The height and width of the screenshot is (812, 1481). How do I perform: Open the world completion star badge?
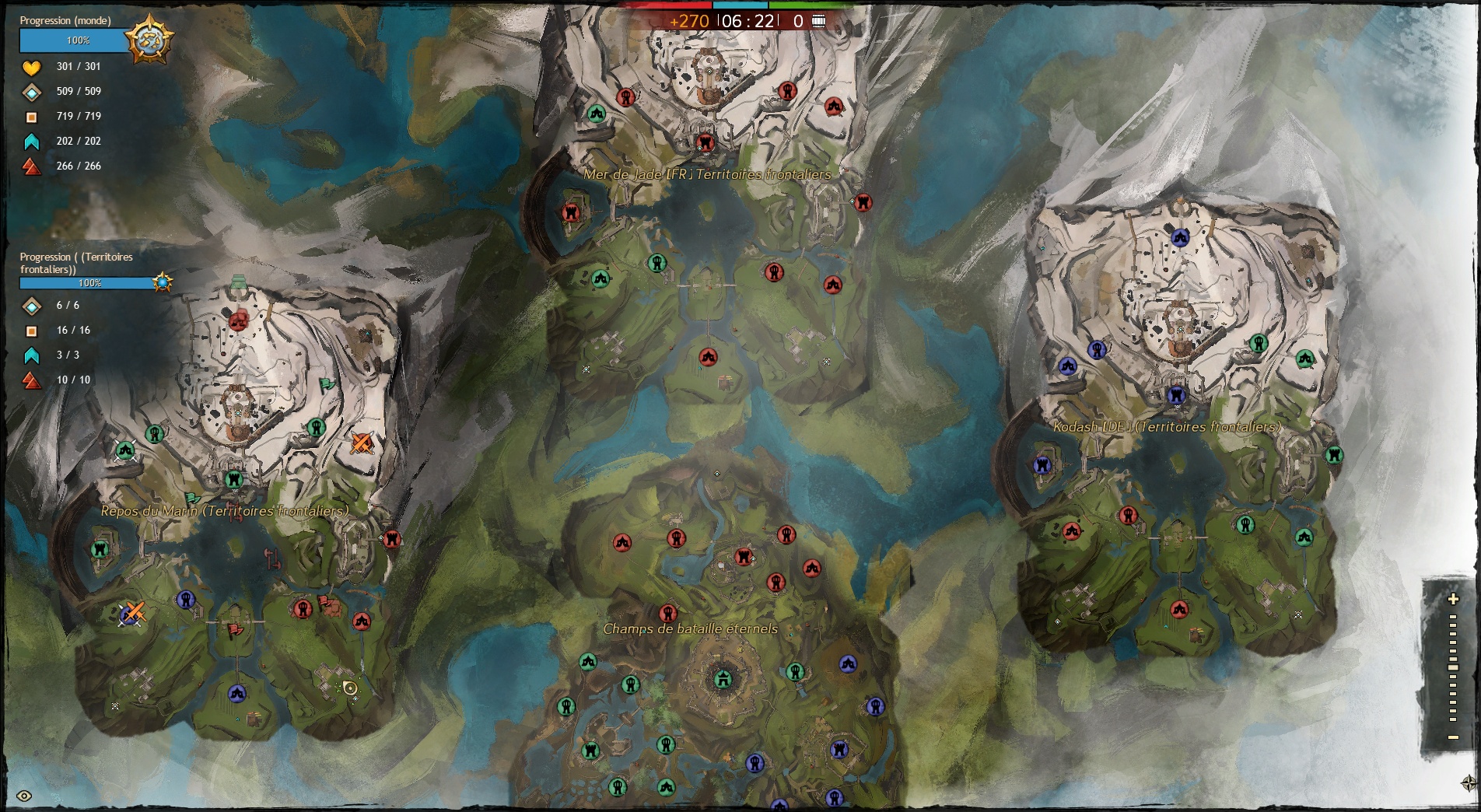coord(149,39)
